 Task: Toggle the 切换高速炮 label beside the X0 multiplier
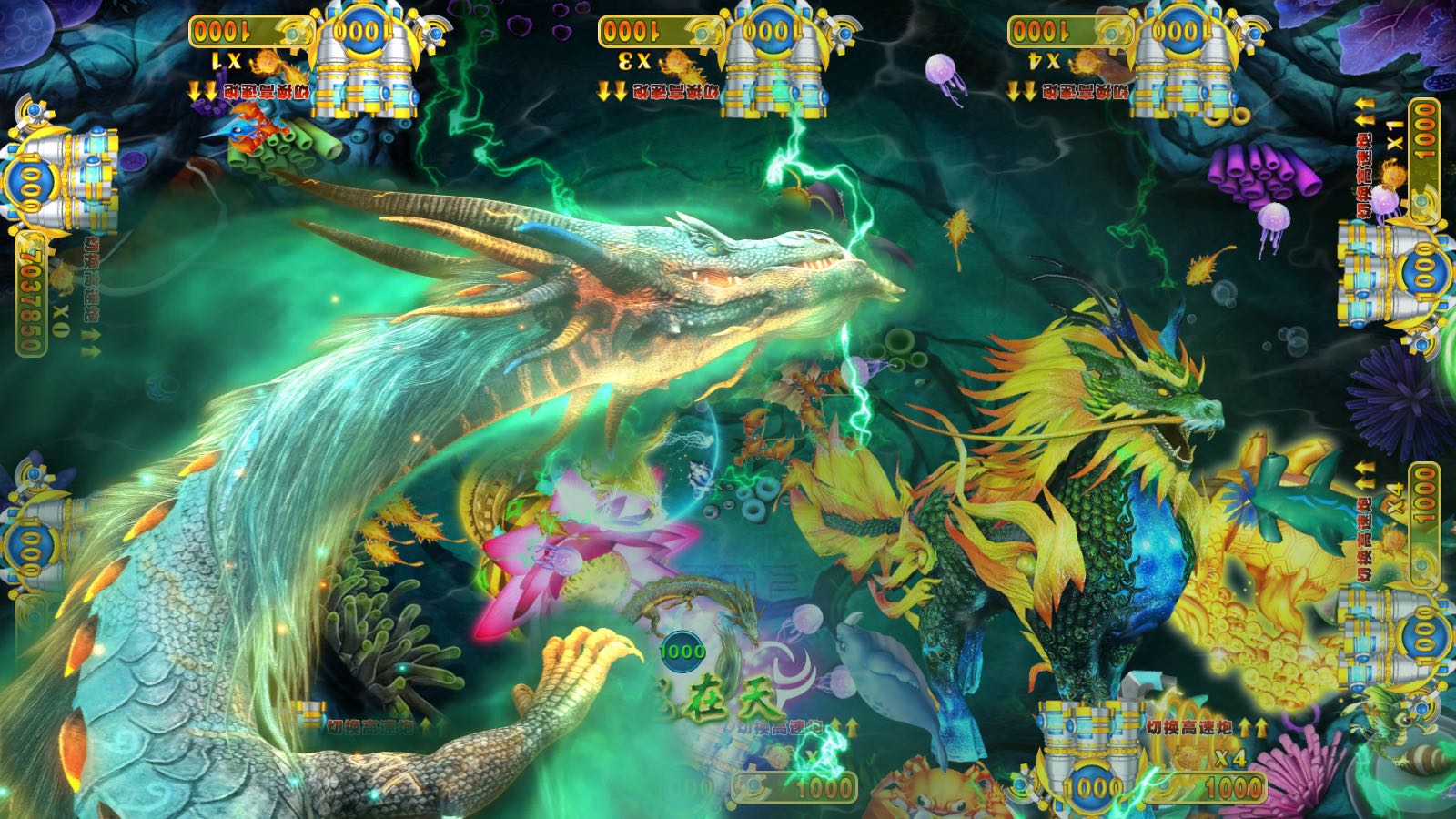[92, 280]
